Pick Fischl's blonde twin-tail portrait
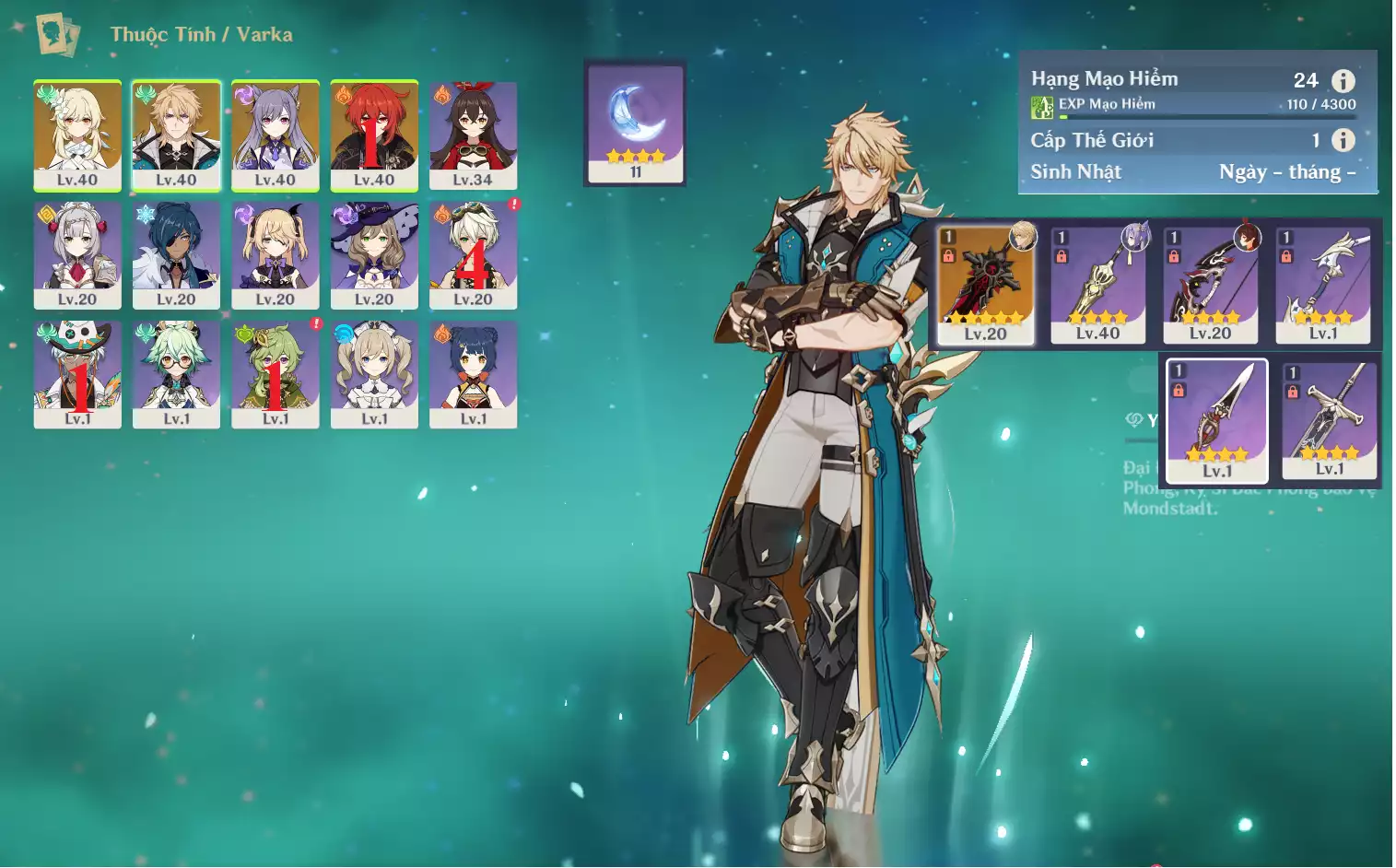 click(x=275, y=254)
